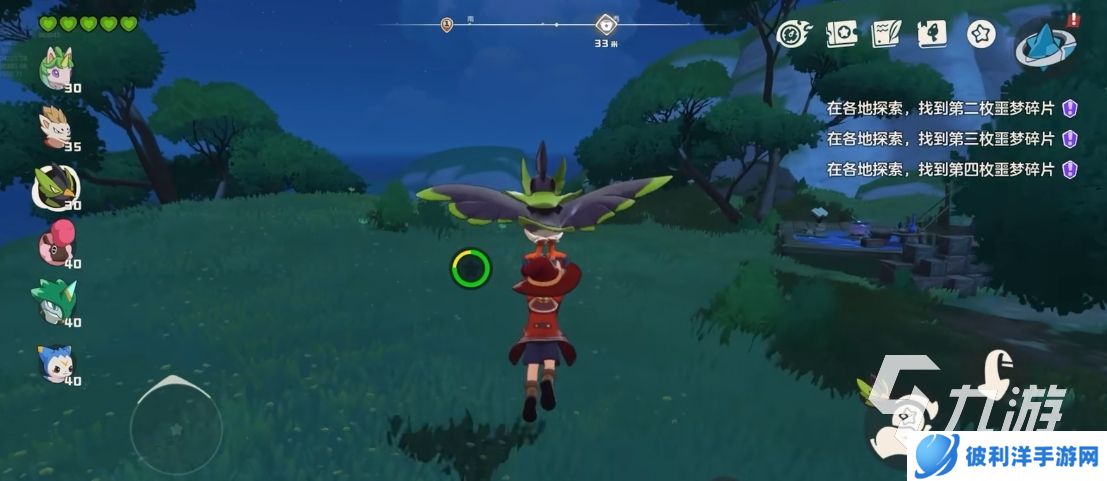Screen dimensions: 1107x481
Task: Choose the tan fox pet at level 35
Action: [x=58, y=127]
